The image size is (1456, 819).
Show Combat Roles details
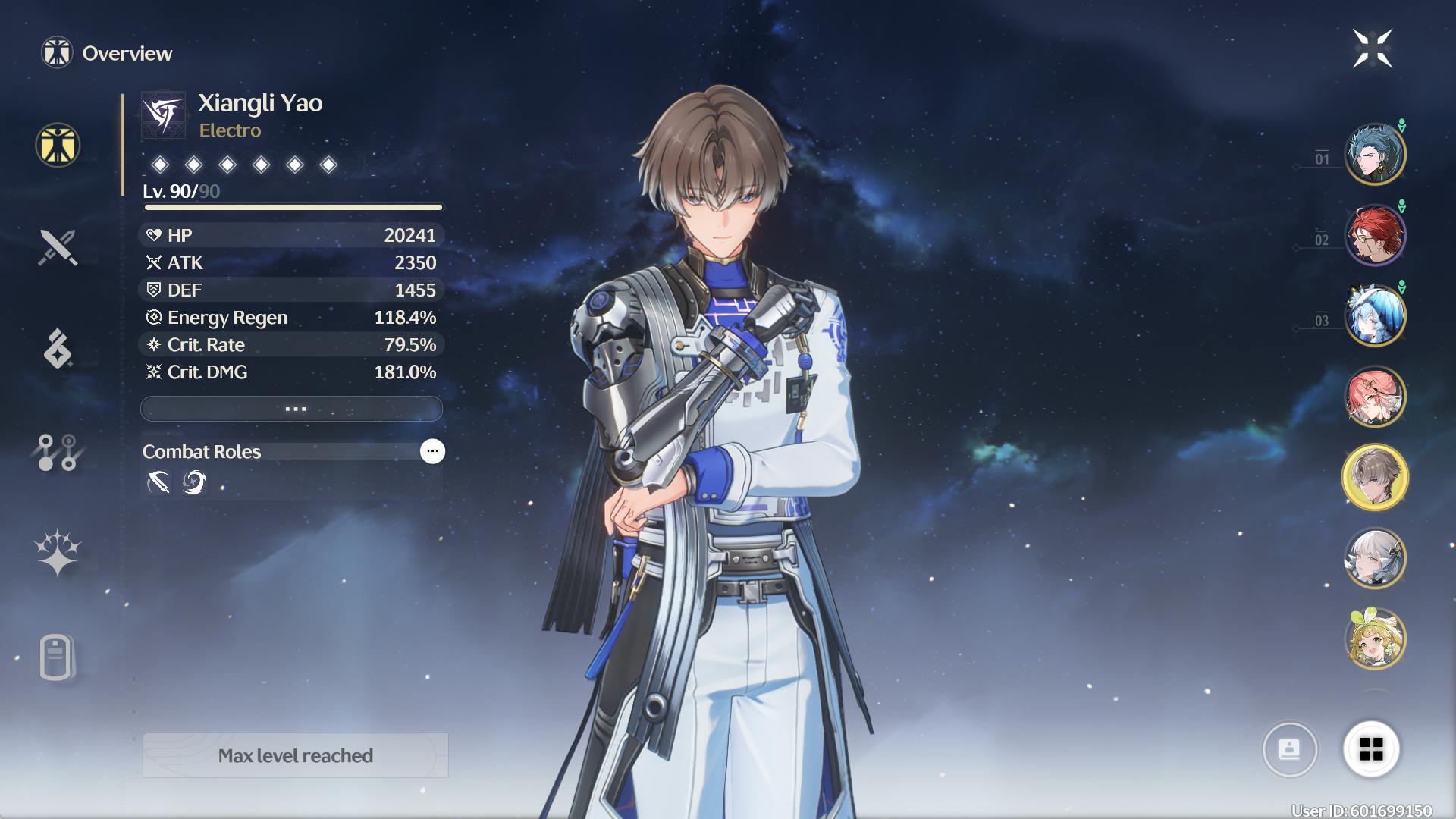[432, 451]
